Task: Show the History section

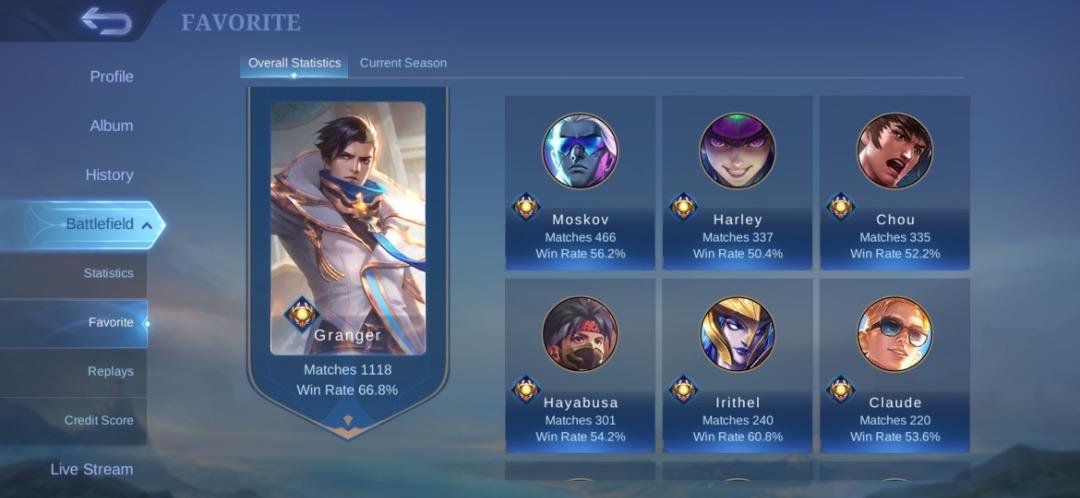Action: (x=109, y=175)
